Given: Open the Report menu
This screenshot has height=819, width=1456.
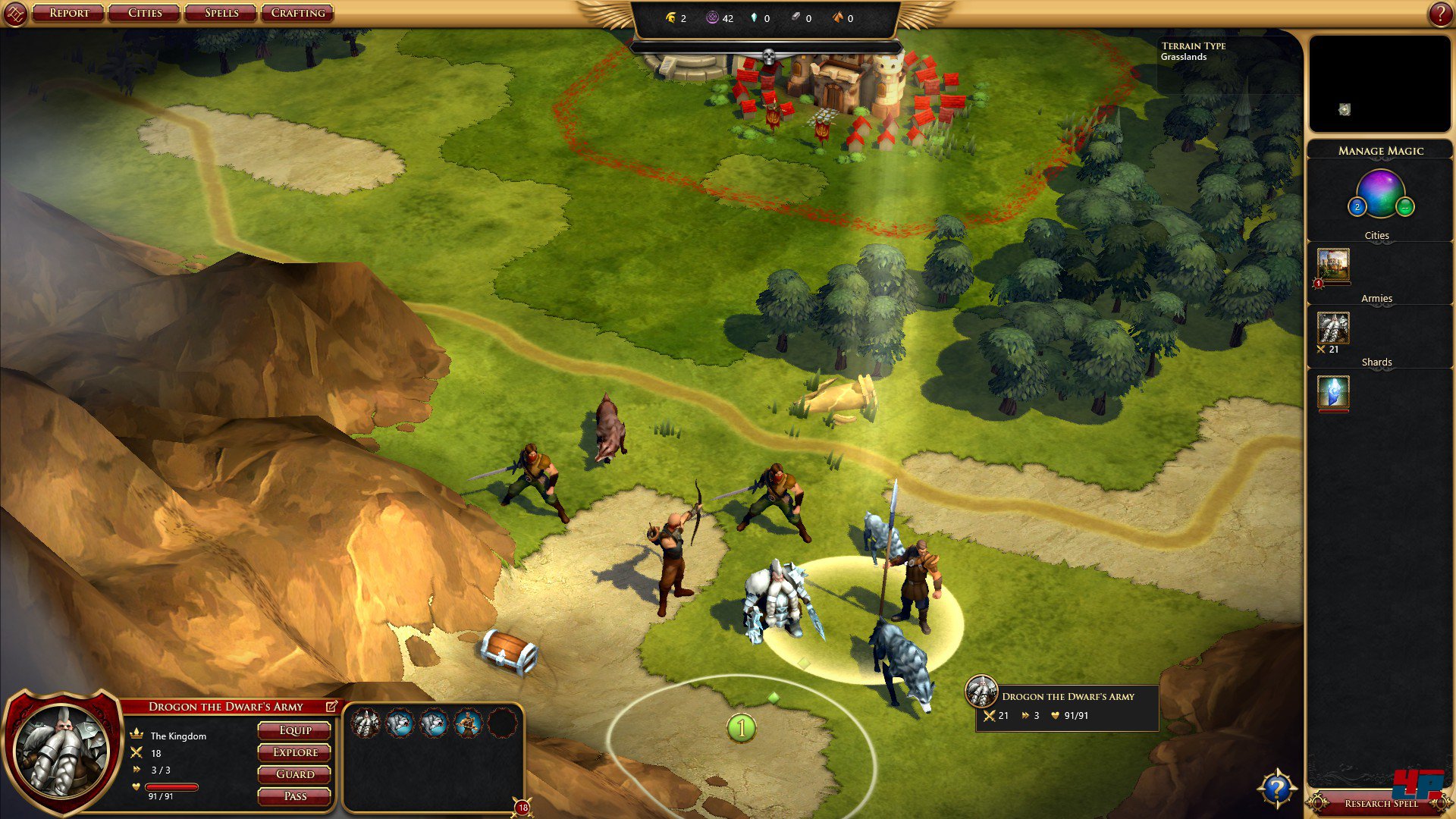Looking at the screenshot, I should click(x=69, y=13).
